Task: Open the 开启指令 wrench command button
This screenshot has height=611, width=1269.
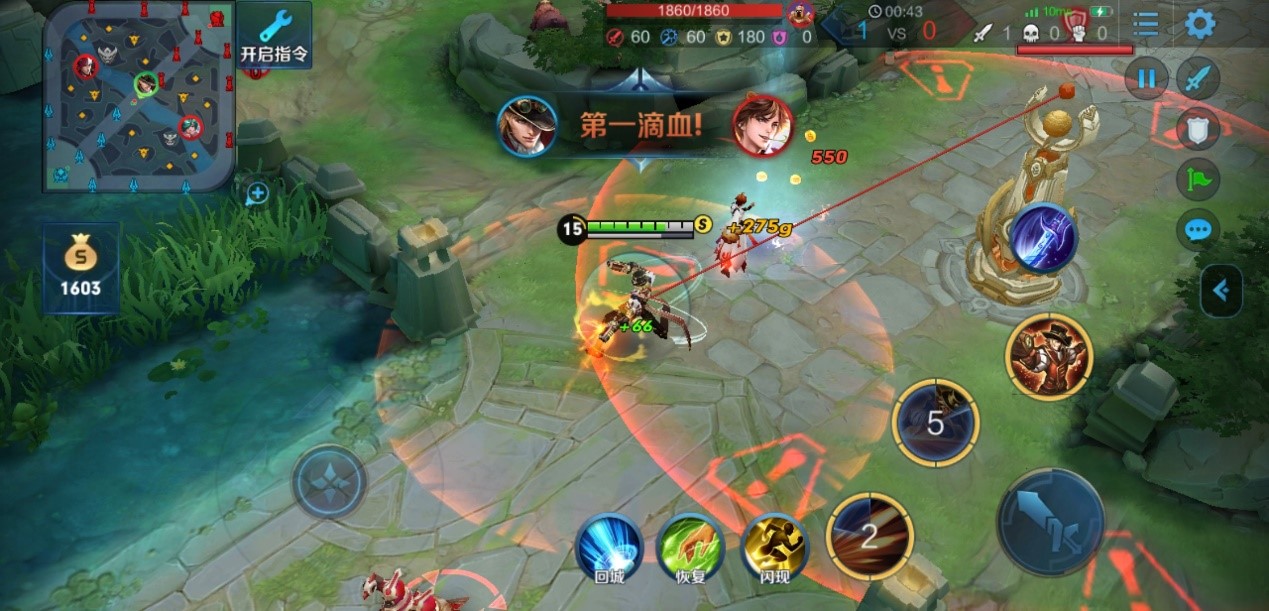Action: 274,35
